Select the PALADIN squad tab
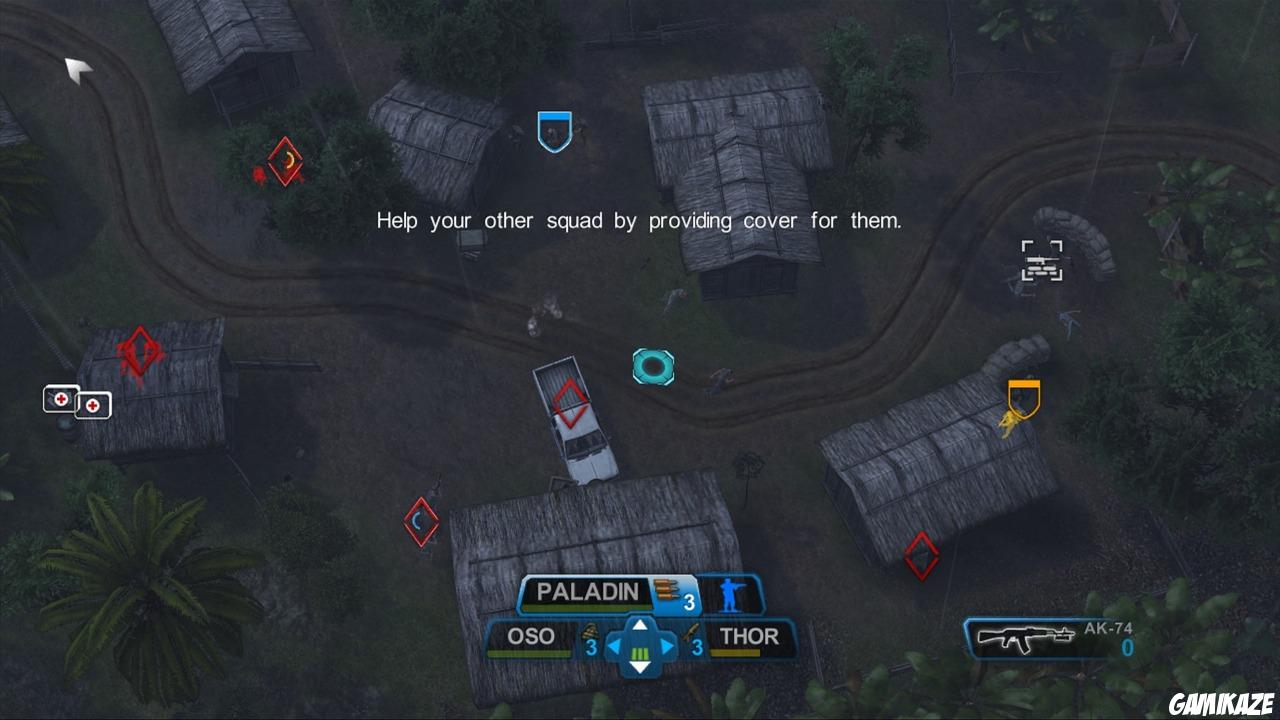The image size is (1280, 720). [586, 590]
